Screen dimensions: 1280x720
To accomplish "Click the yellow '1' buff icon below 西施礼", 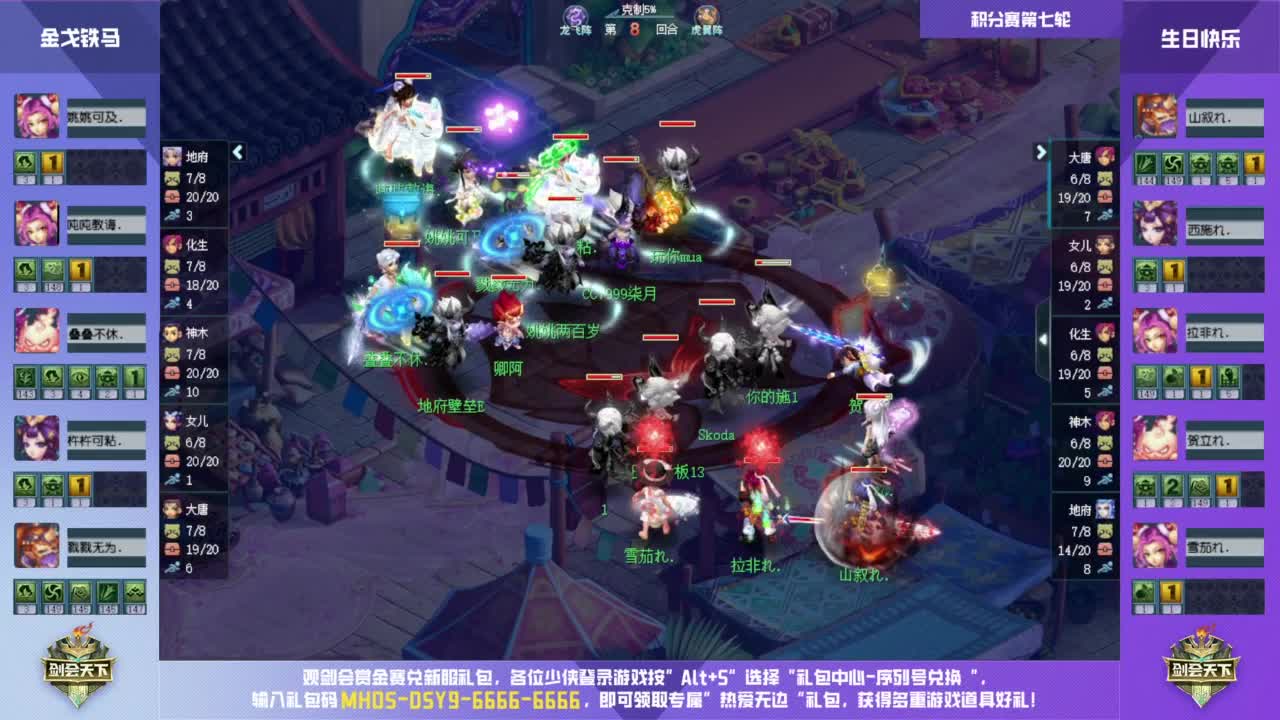I will [x=1173, y=272].
